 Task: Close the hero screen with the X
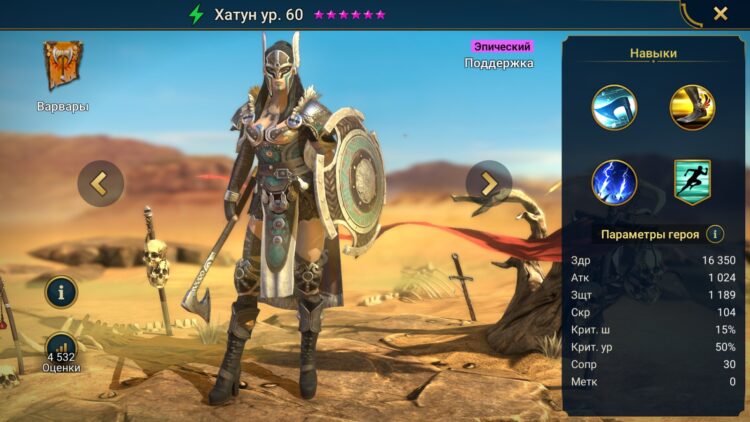click(x=720, y=14)
